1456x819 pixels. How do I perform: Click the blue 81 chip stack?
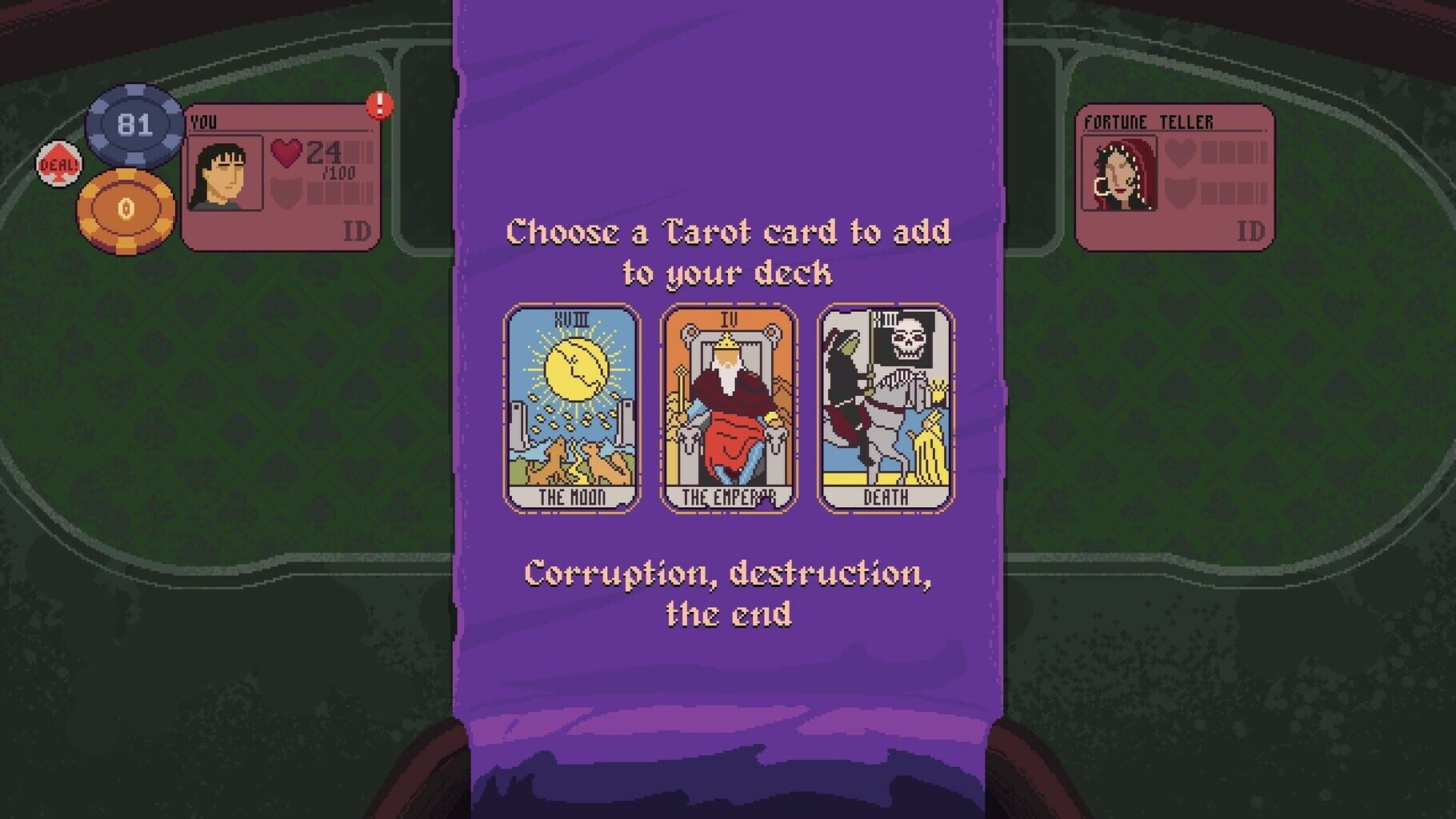click(133, 125)
